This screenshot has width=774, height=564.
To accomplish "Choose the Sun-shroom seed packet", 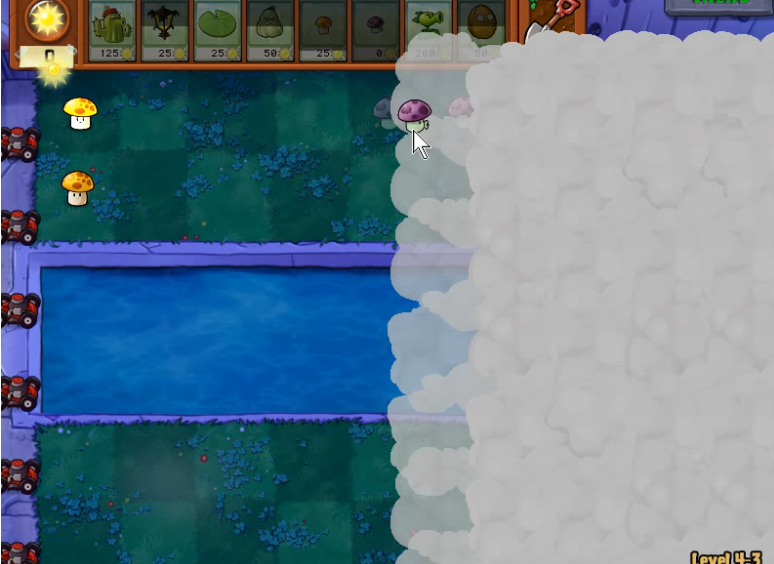I will [323, 30].
